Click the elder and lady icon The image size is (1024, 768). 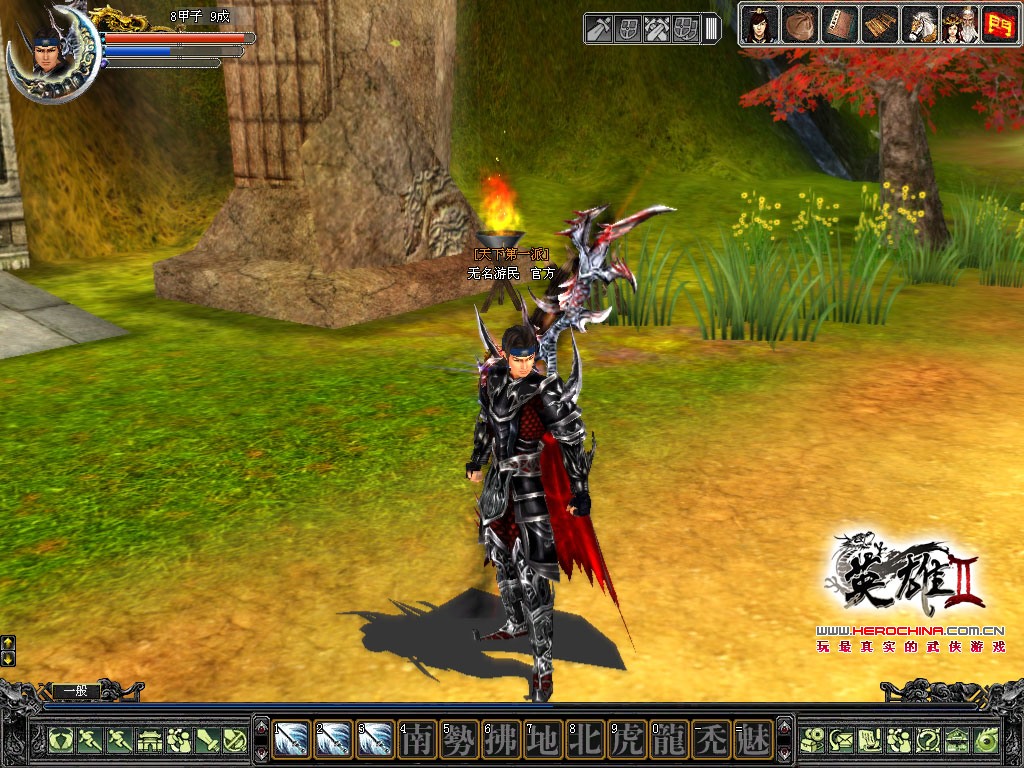[x=959, y=24]
